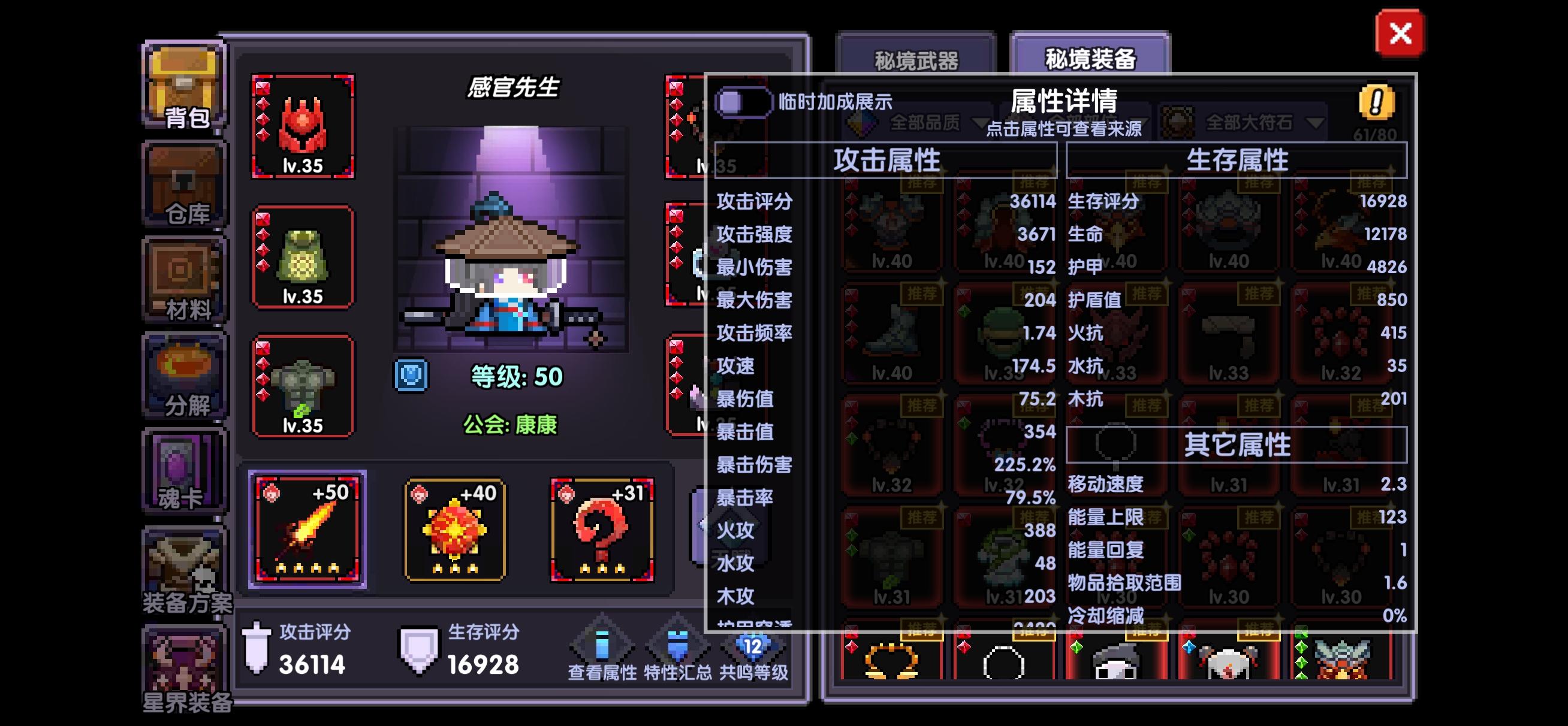Select the +50 flame sword rune thumbnail
The width and height of the screenshot is (1568, 726).
click(x=306, y=528)
